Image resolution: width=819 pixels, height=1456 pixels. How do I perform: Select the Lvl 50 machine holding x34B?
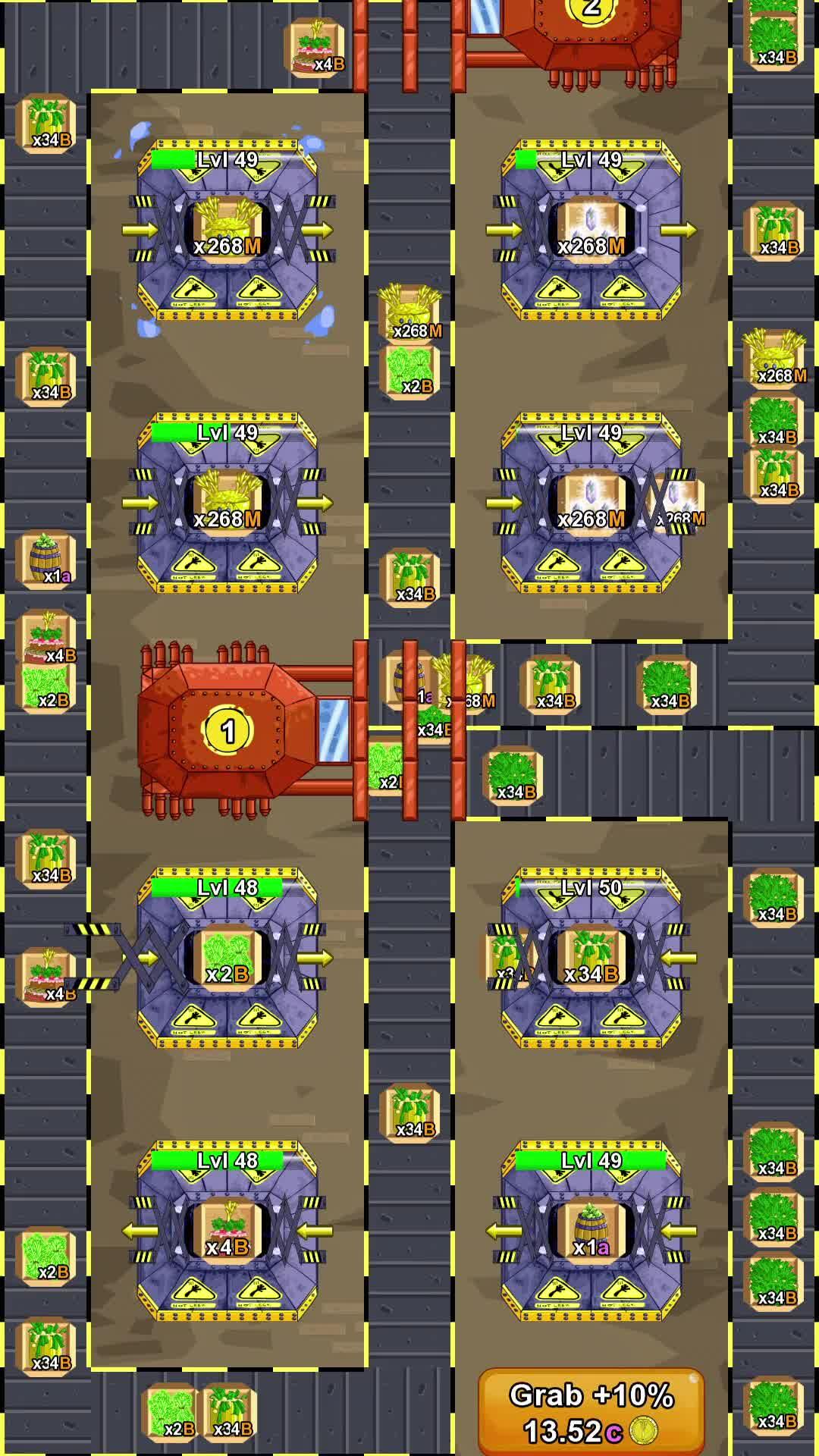pos(591,958)
